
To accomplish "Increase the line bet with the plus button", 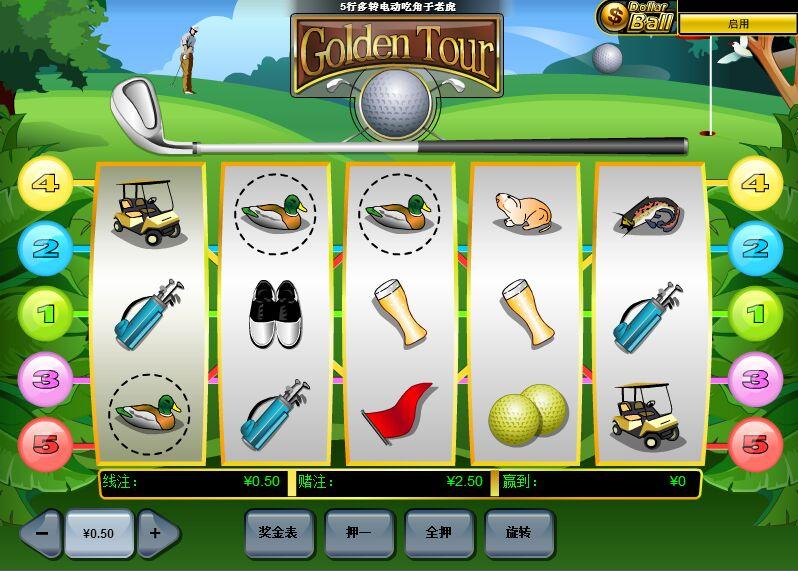I will [156, 533].
